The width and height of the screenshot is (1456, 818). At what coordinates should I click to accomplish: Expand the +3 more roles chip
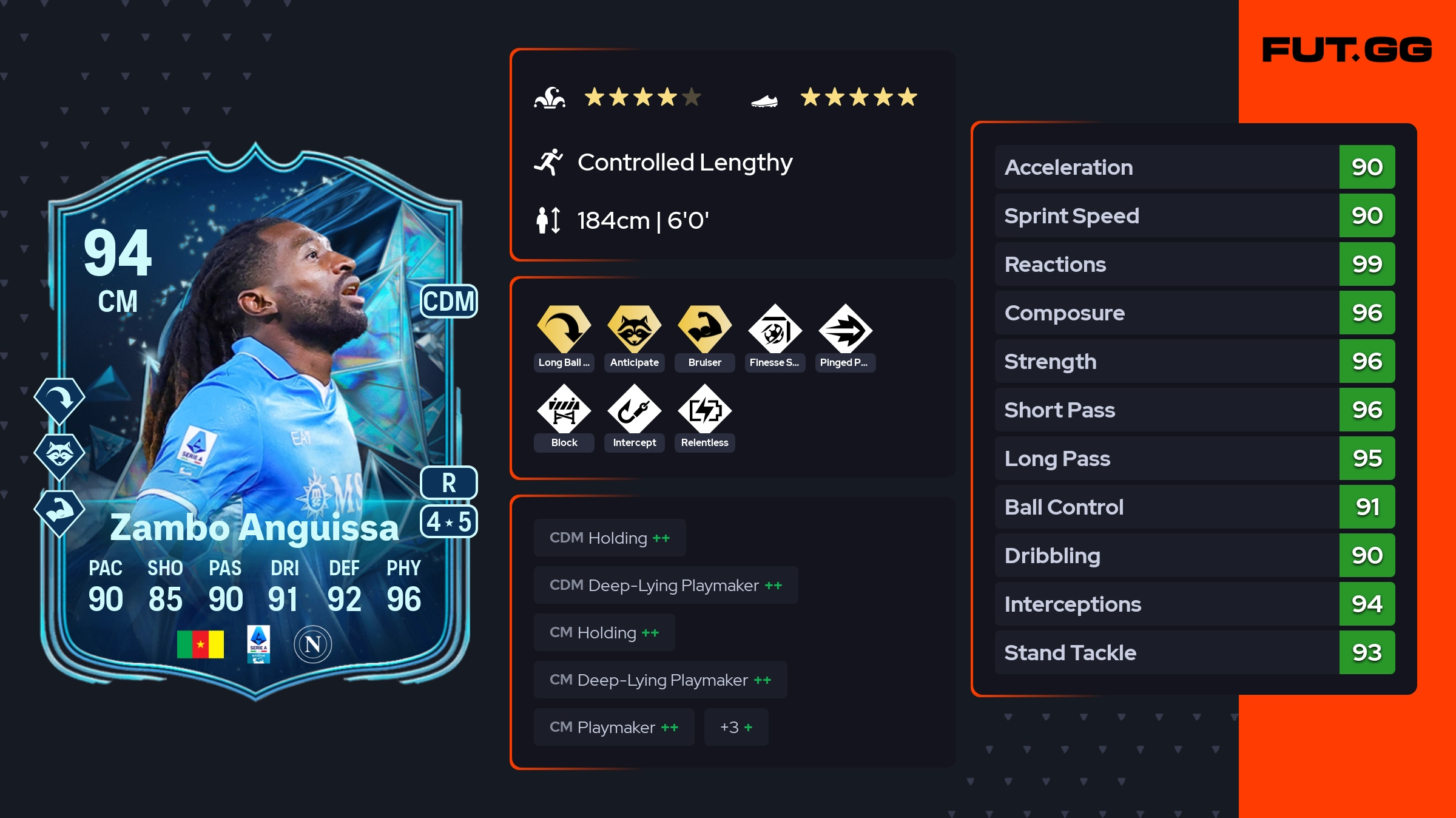(x=736, y=727)
